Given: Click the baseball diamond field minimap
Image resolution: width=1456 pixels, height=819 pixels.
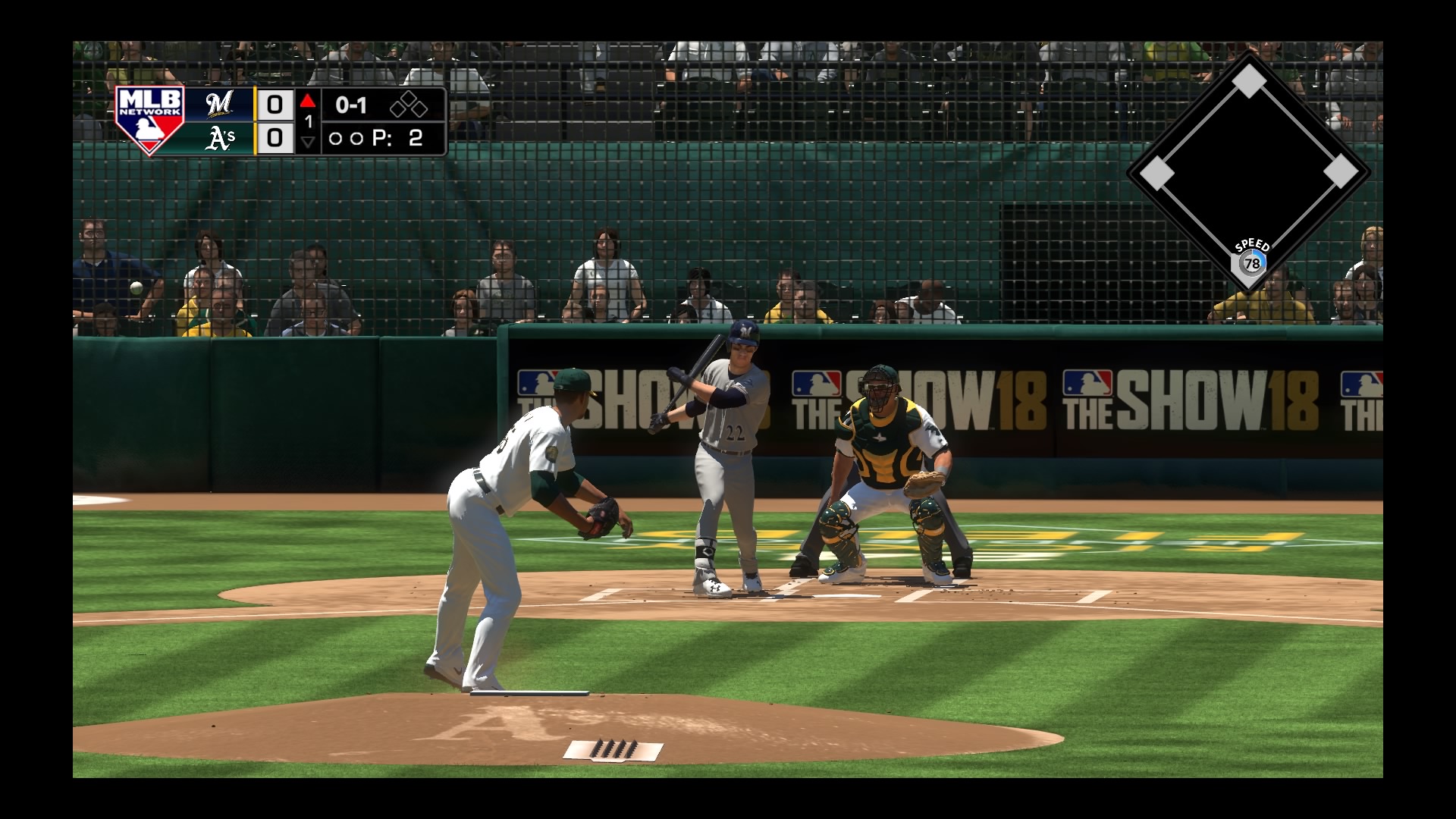Looking at the screenshot, I should point(1248,171).
